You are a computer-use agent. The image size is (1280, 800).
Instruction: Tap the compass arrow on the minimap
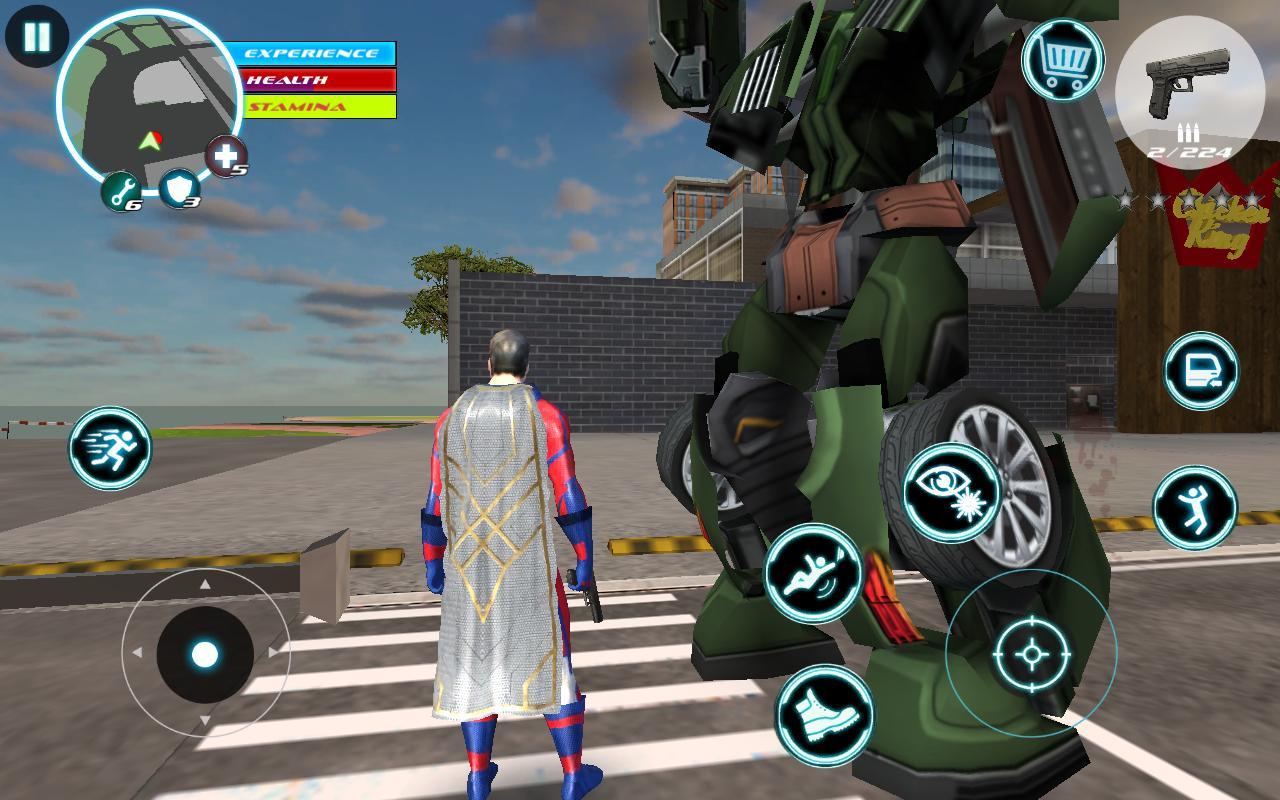pos(148,140)
